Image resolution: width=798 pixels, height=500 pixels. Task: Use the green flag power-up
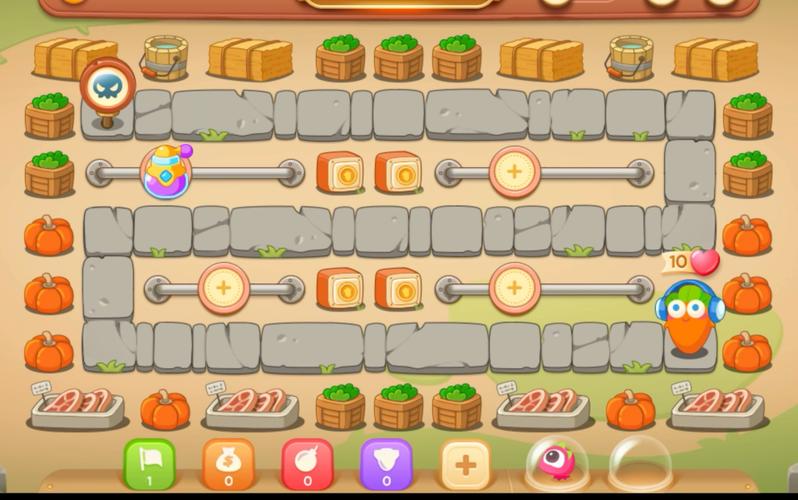point(149,465)
